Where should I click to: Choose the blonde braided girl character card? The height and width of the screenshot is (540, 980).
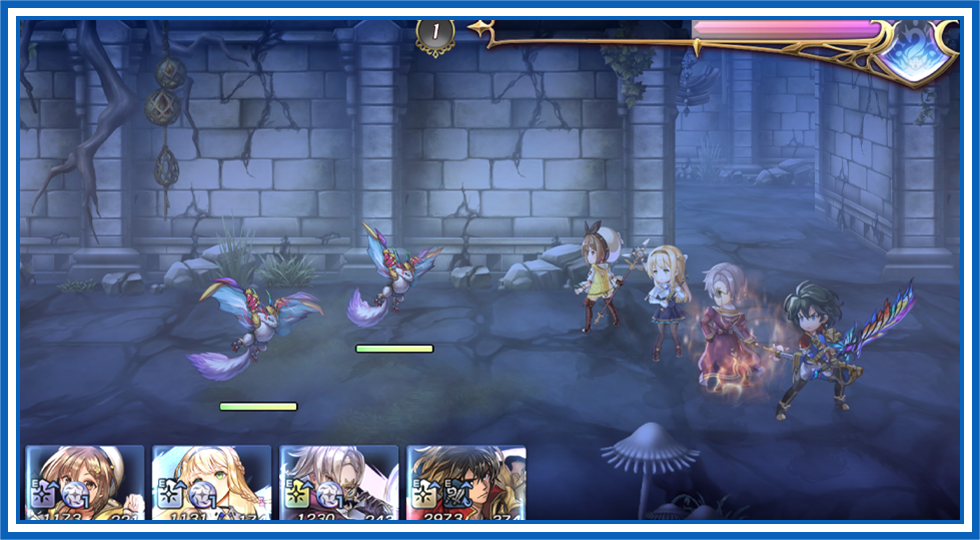(212, 483)
